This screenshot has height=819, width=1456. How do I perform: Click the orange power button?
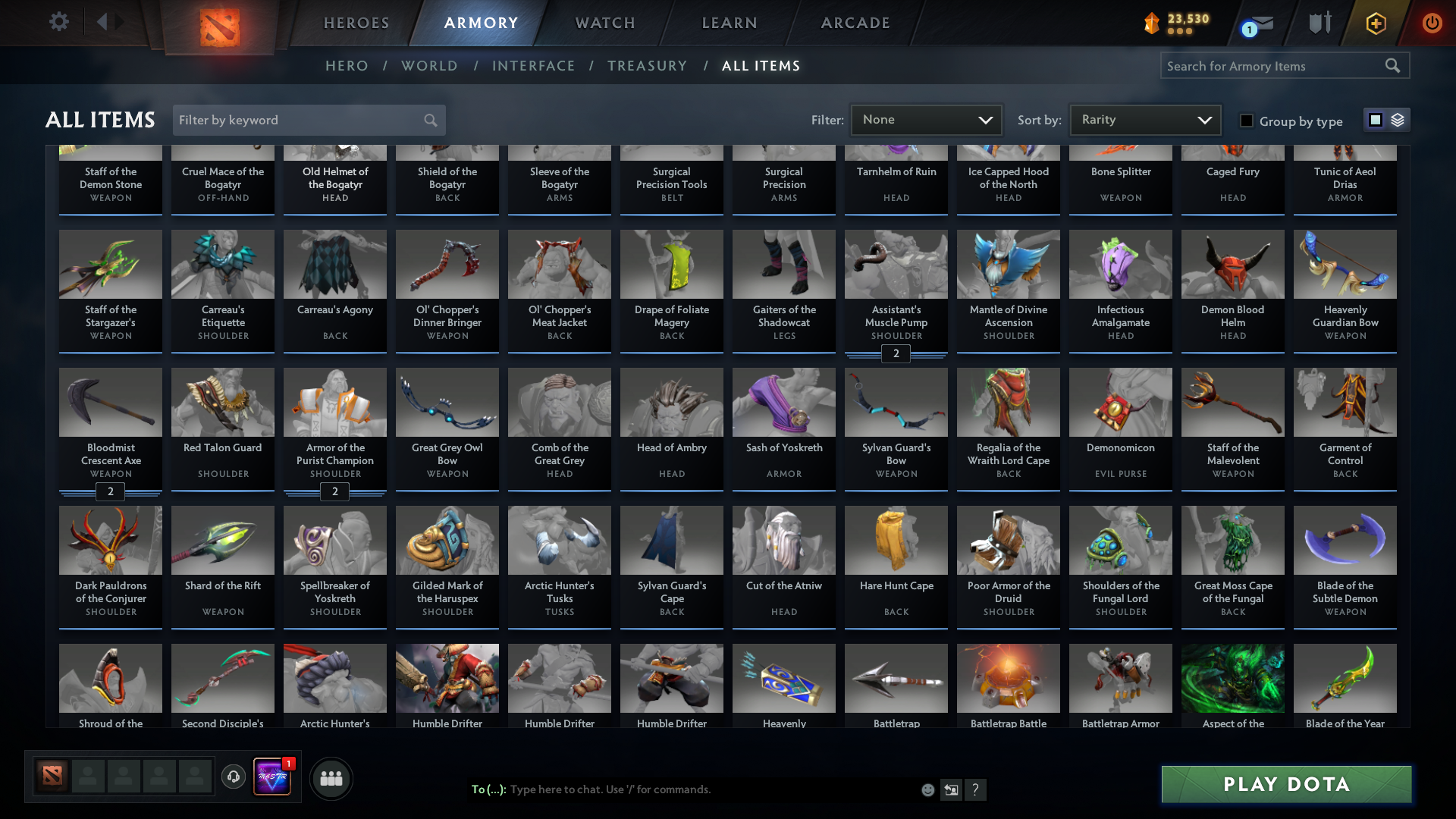(1432, 23)
